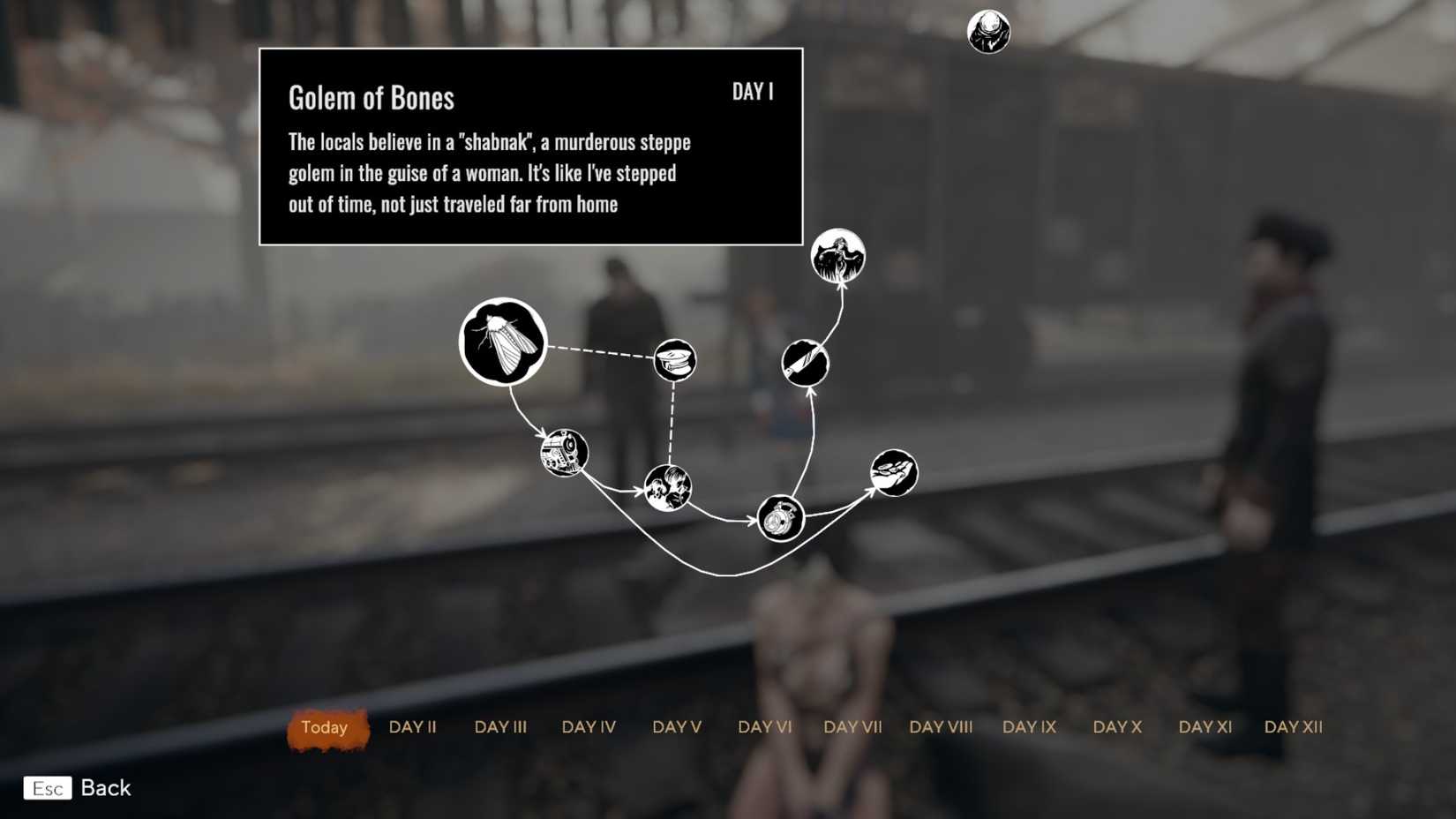Screen dimensions: 1456x819
Task: View the Day XI tab
Action: (x=1205, y=727)
